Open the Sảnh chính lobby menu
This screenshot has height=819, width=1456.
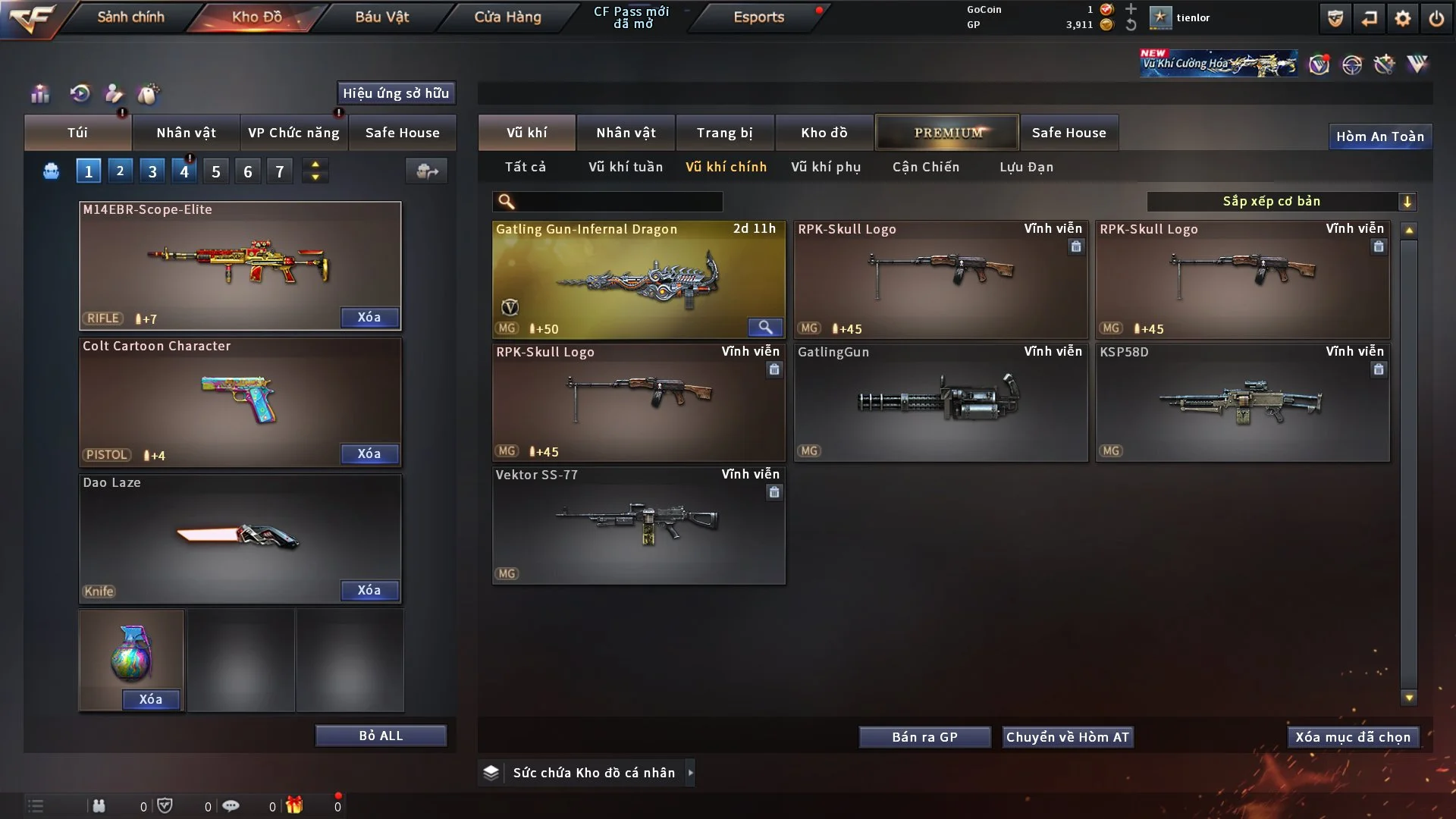pyautogui.click(x=130, y=17)
